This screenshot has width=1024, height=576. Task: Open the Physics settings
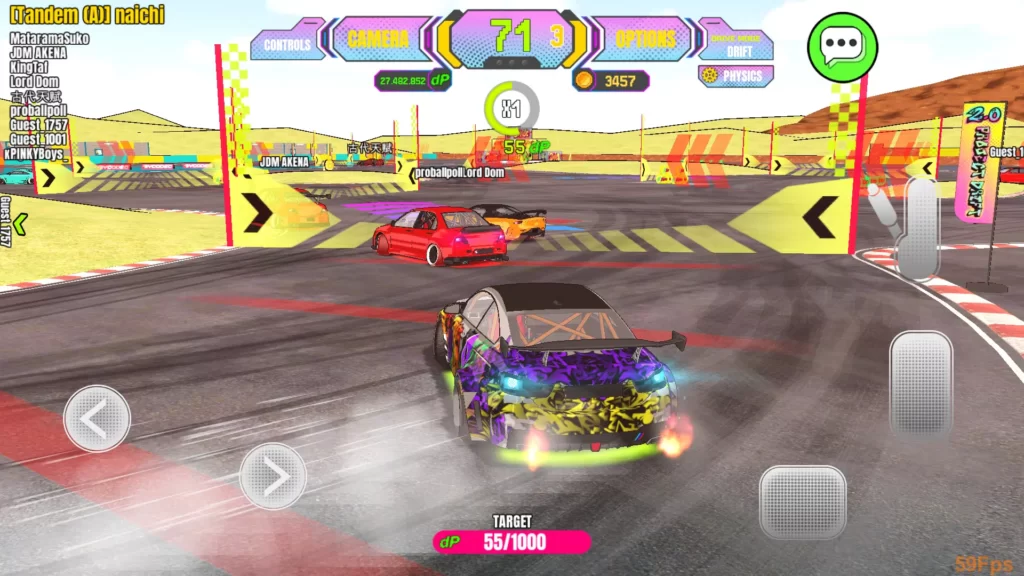(x=736, y=76)
